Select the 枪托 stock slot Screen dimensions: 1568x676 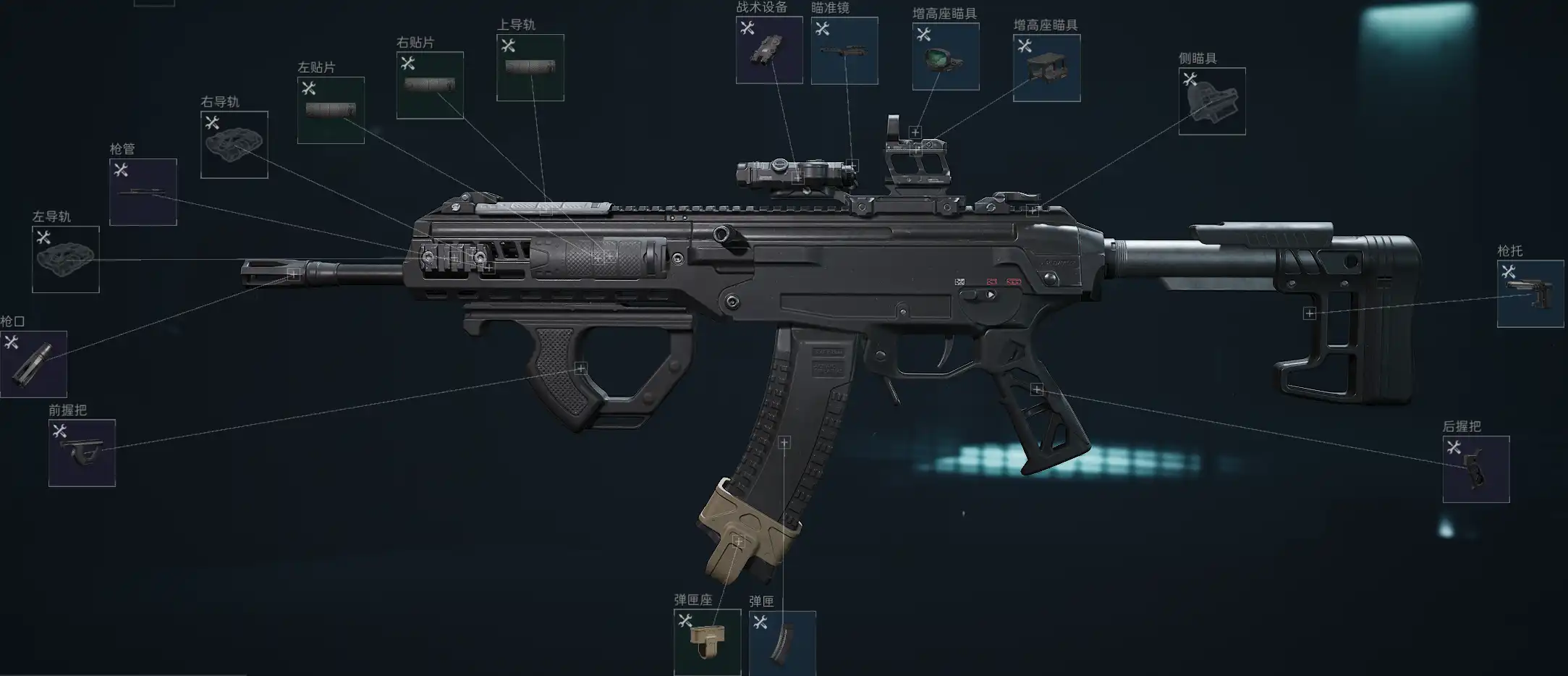1530,294
